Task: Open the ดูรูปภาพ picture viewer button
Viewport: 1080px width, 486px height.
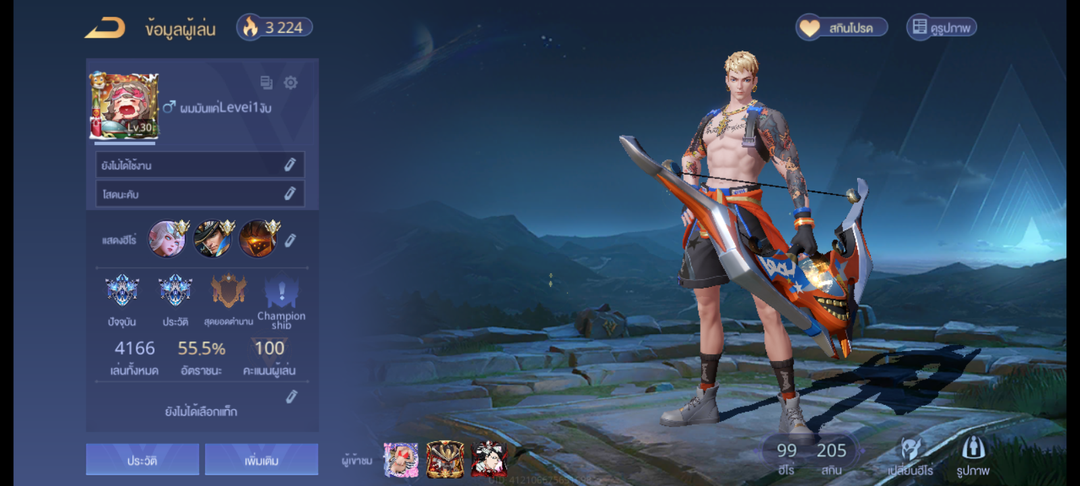Action: [x=941, y=28]
